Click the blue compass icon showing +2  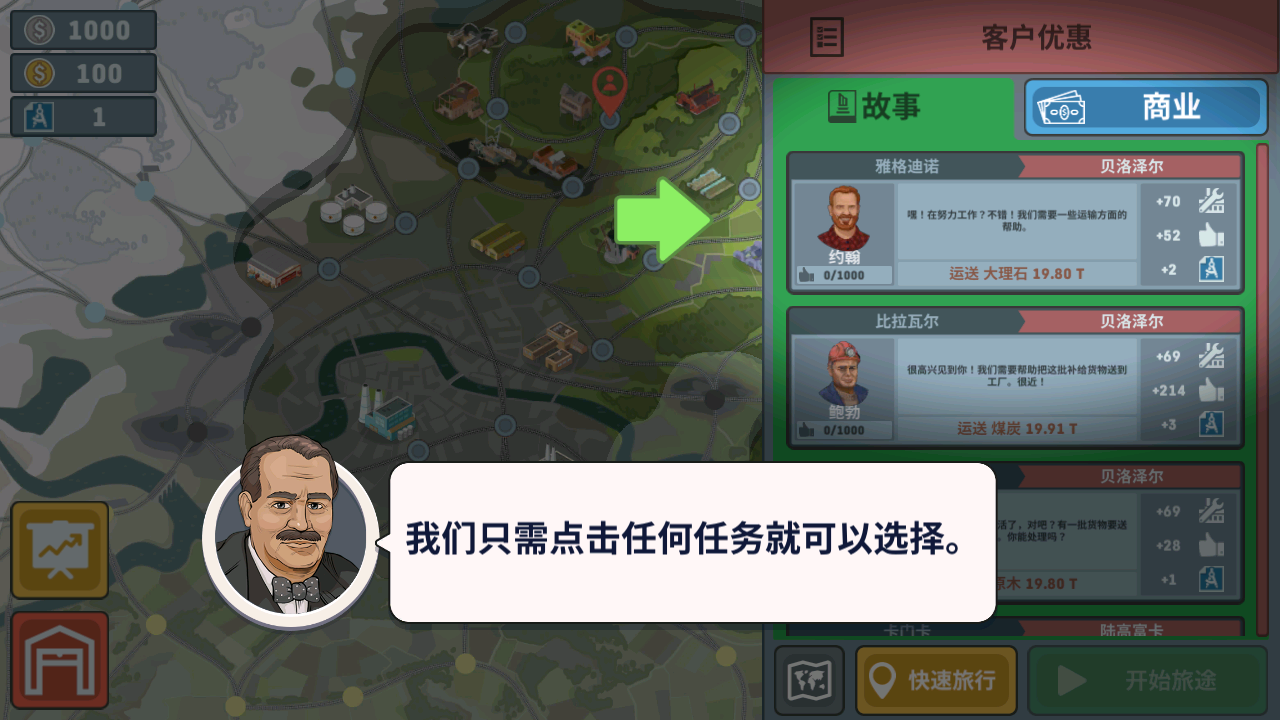pyautogui.click(x=1213, y=268)
